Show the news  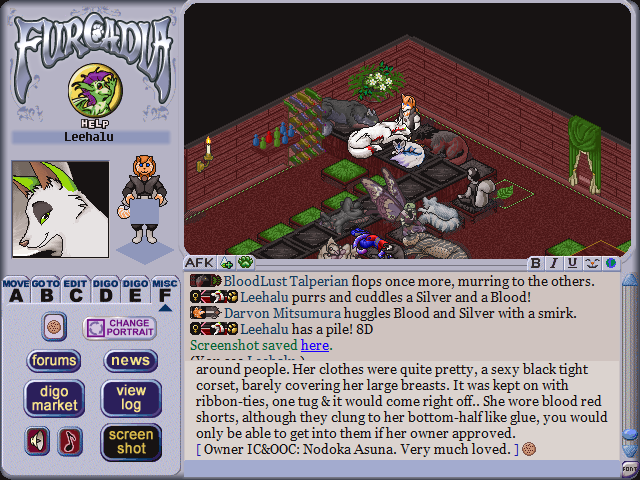click(130, 361)
